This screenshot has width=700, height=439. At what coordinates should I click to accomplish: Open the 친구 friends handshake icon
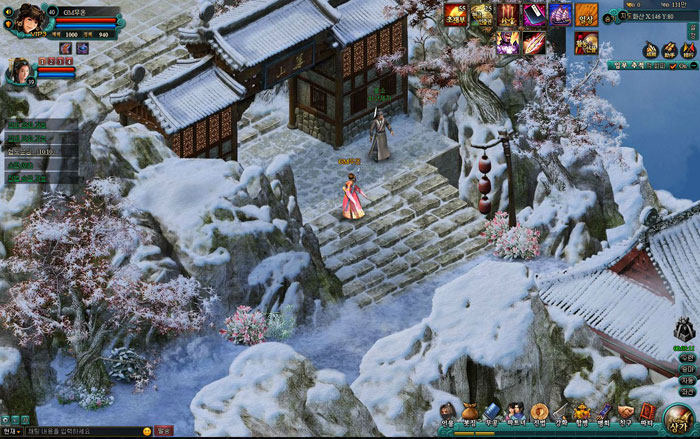click(x=625, y=412)
